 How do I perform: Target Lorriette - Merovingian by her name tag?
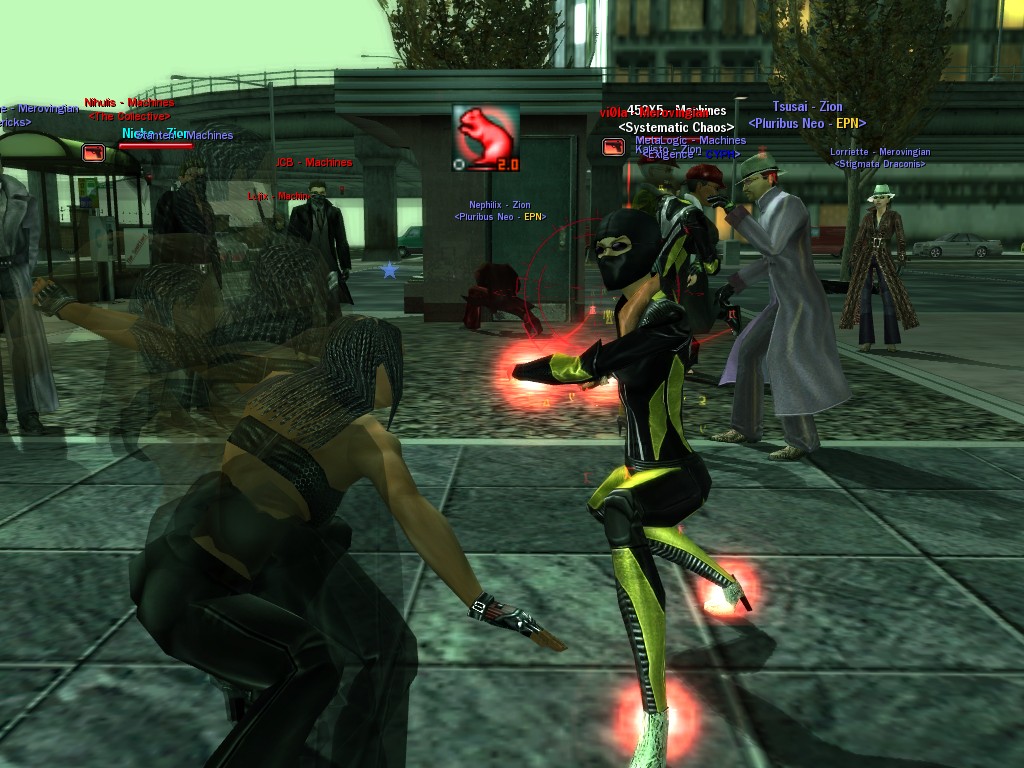point(880,152)
